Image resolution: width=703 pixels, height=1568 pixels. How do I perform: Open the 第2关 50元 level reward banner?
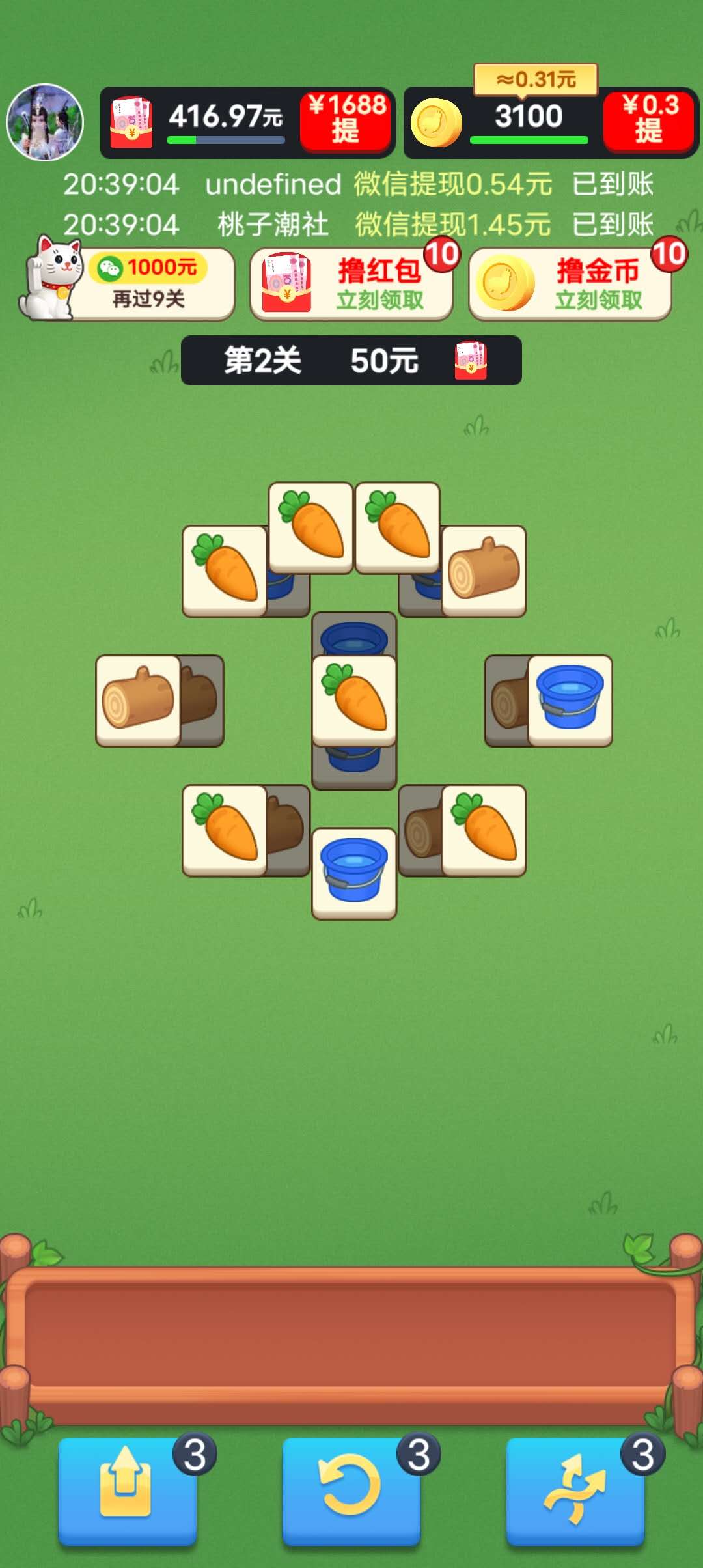351,360
